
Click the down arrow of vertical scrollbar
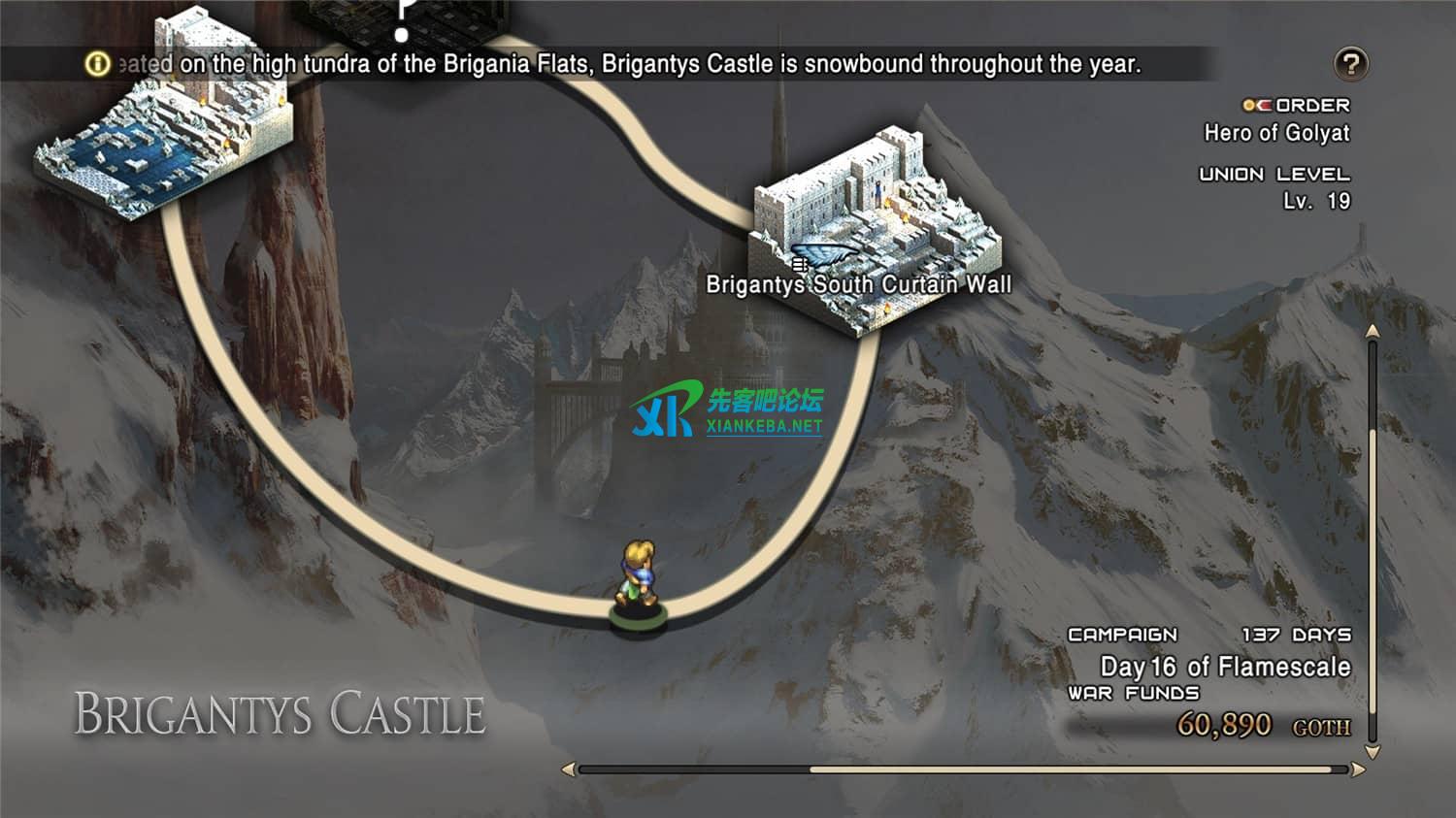tap(1373, 752)
